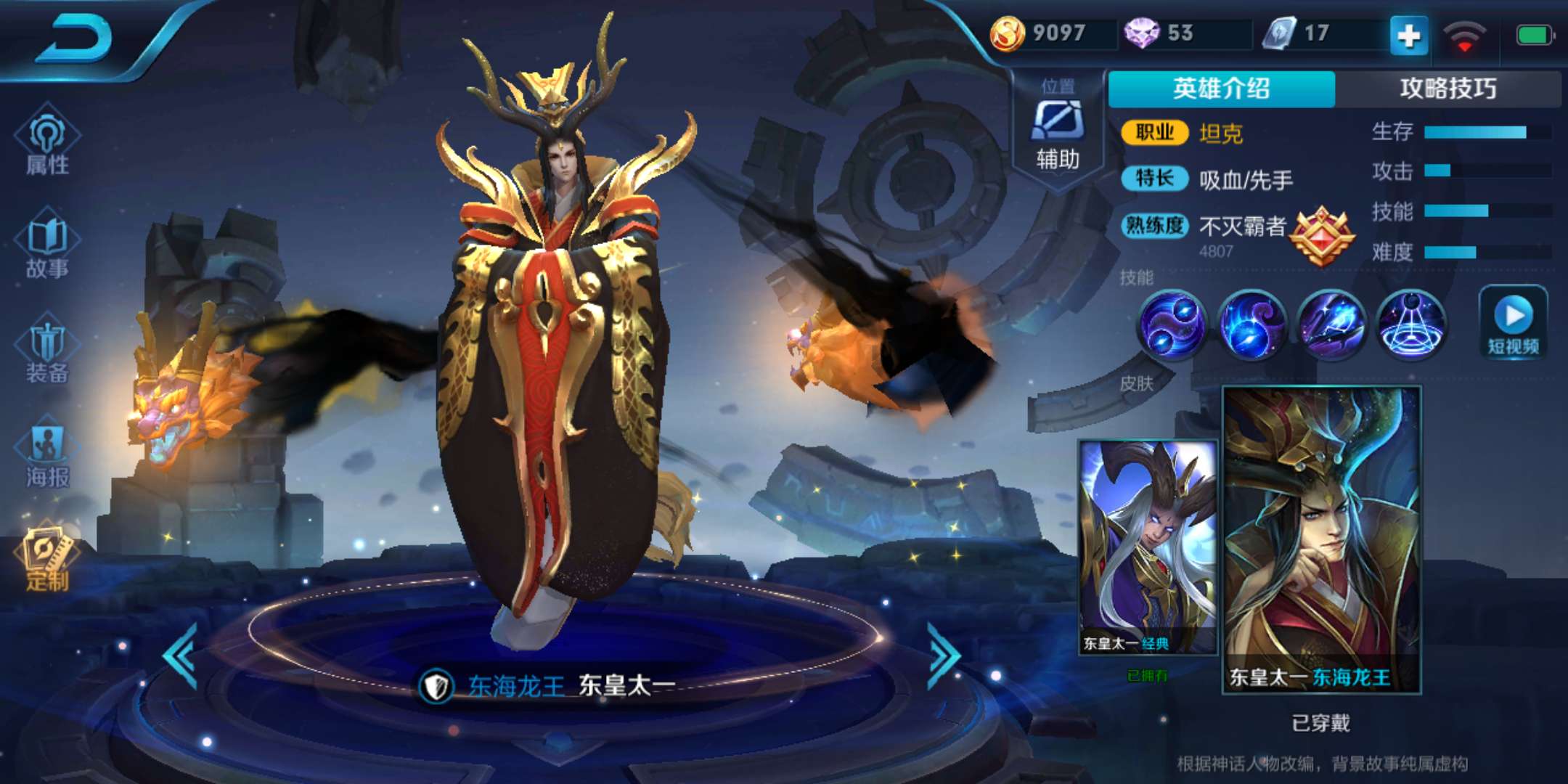Open the 海报 poster section
The image size is (1568, 784).
point(48,456)
